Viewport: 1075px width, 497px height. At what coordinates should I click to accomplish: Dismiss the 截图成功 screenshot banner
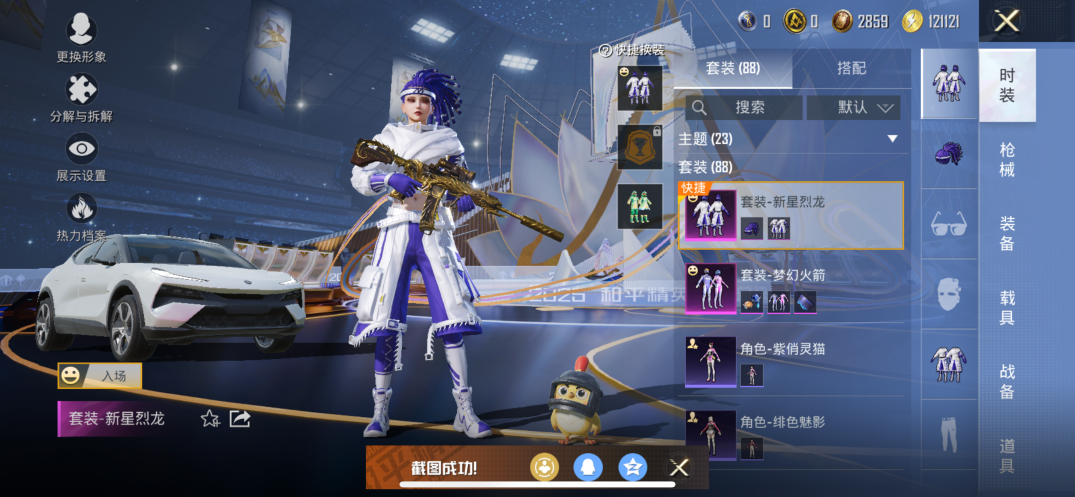coord(679,467)
